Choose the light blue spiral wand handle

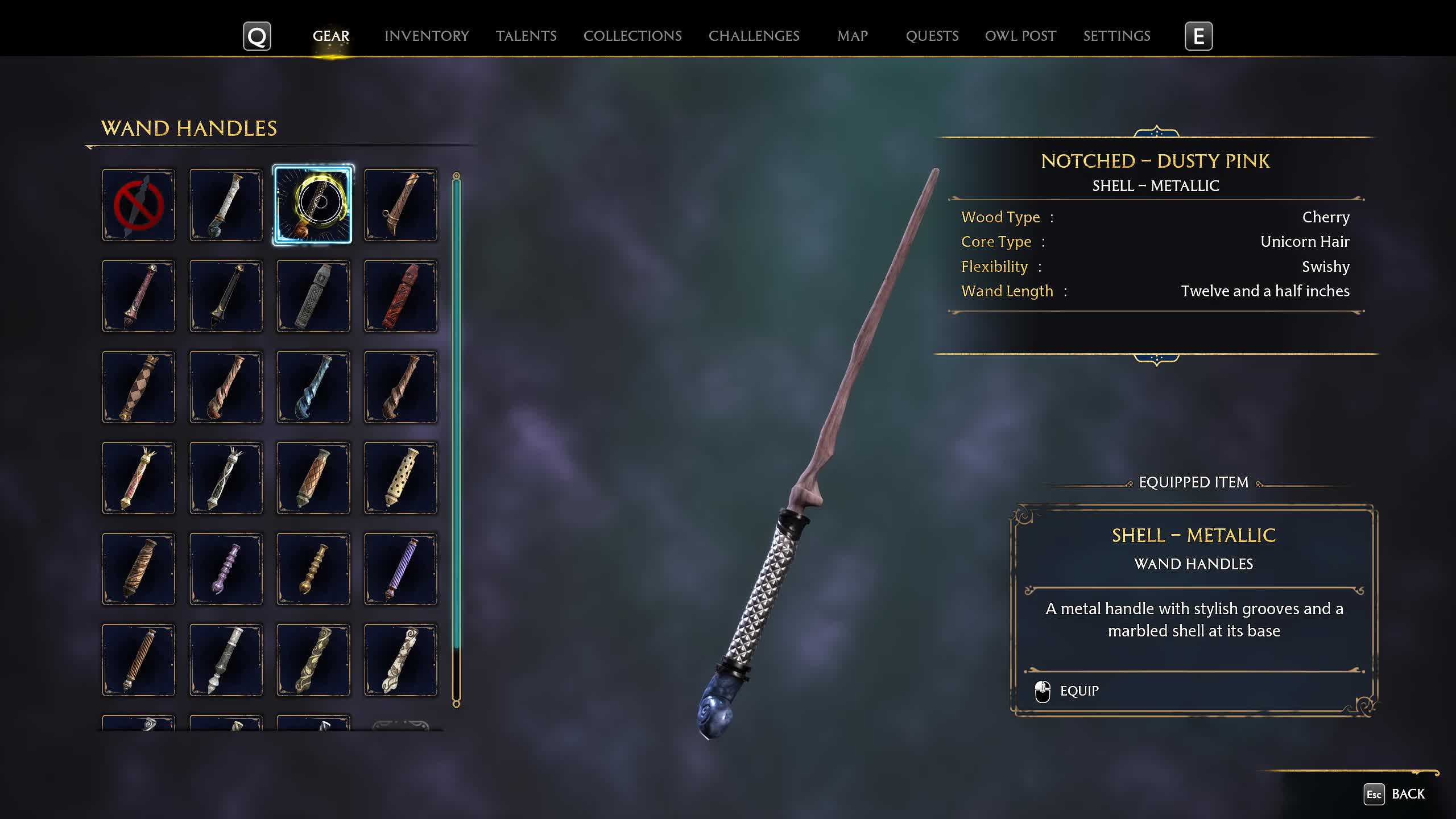(313, 387)
